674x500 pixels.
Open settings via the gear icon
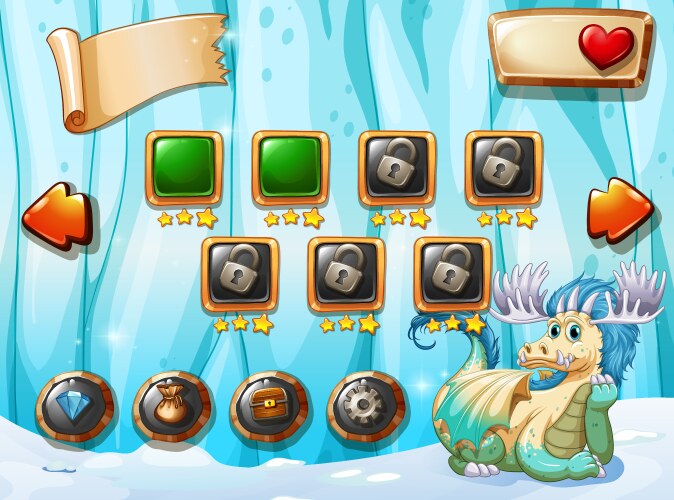[366, 406]
